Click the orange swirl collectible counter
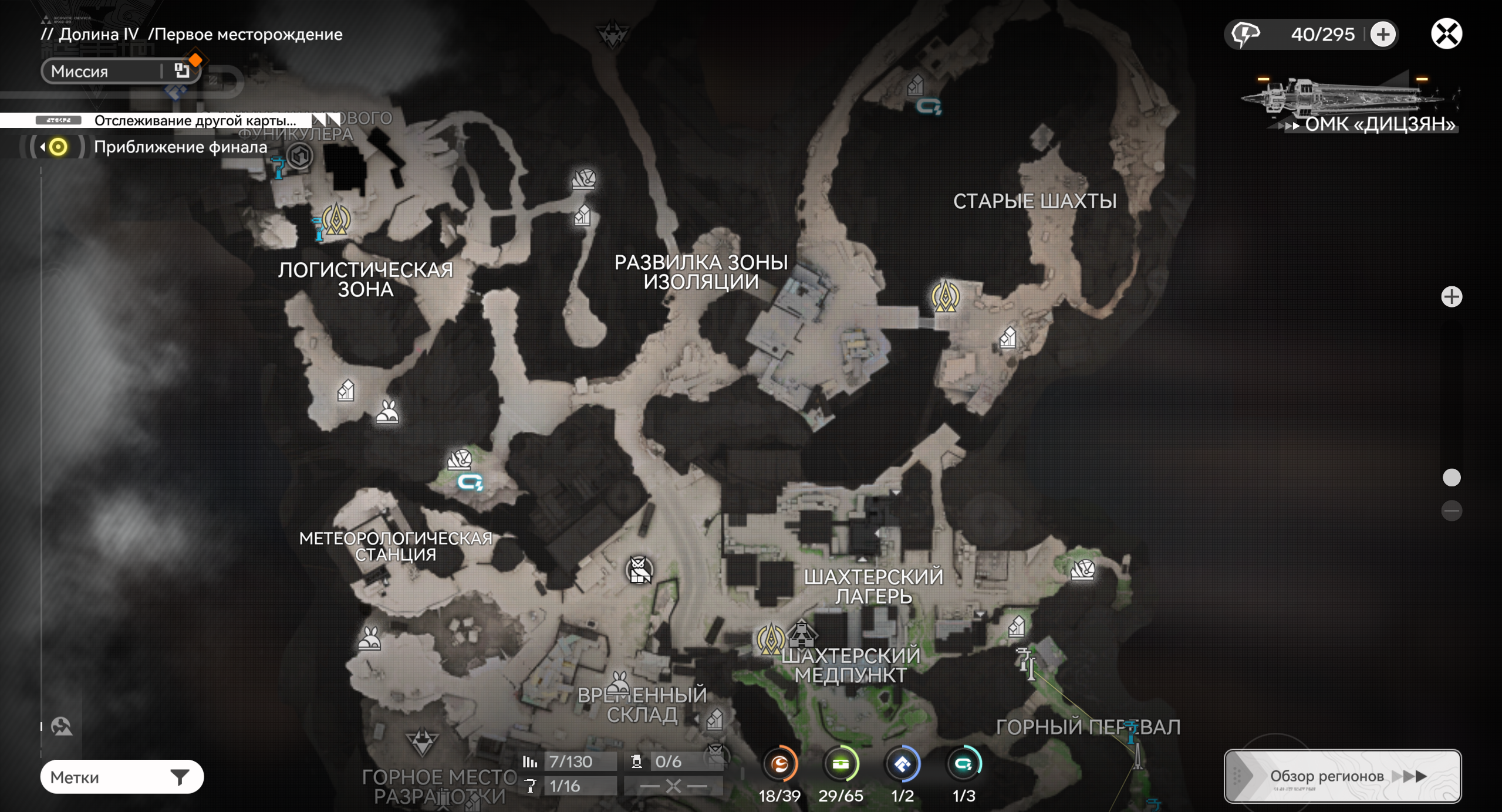This screenshot has height=812, width=1502. [779, 764]
